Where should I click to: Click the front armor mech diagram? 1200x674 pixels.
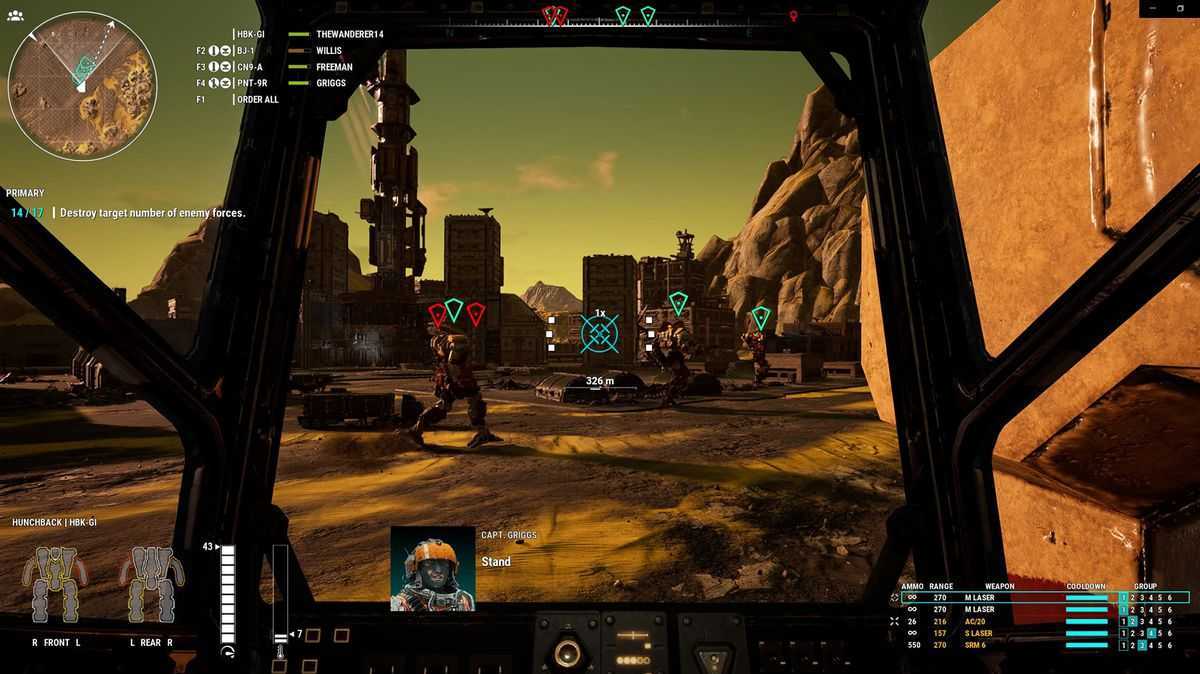coord(55,585)
